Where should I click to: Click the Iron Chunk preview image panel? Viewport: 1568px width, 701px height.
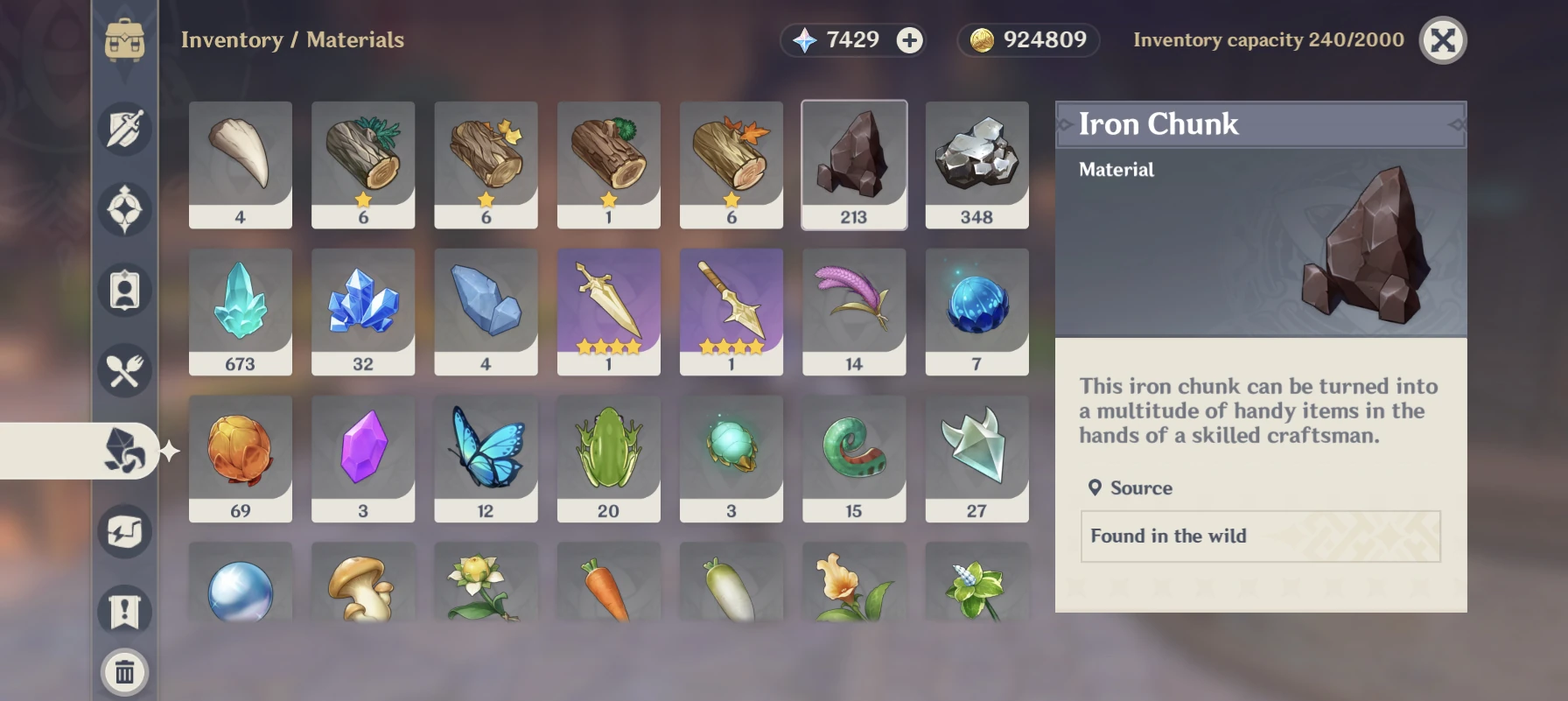1260,245
